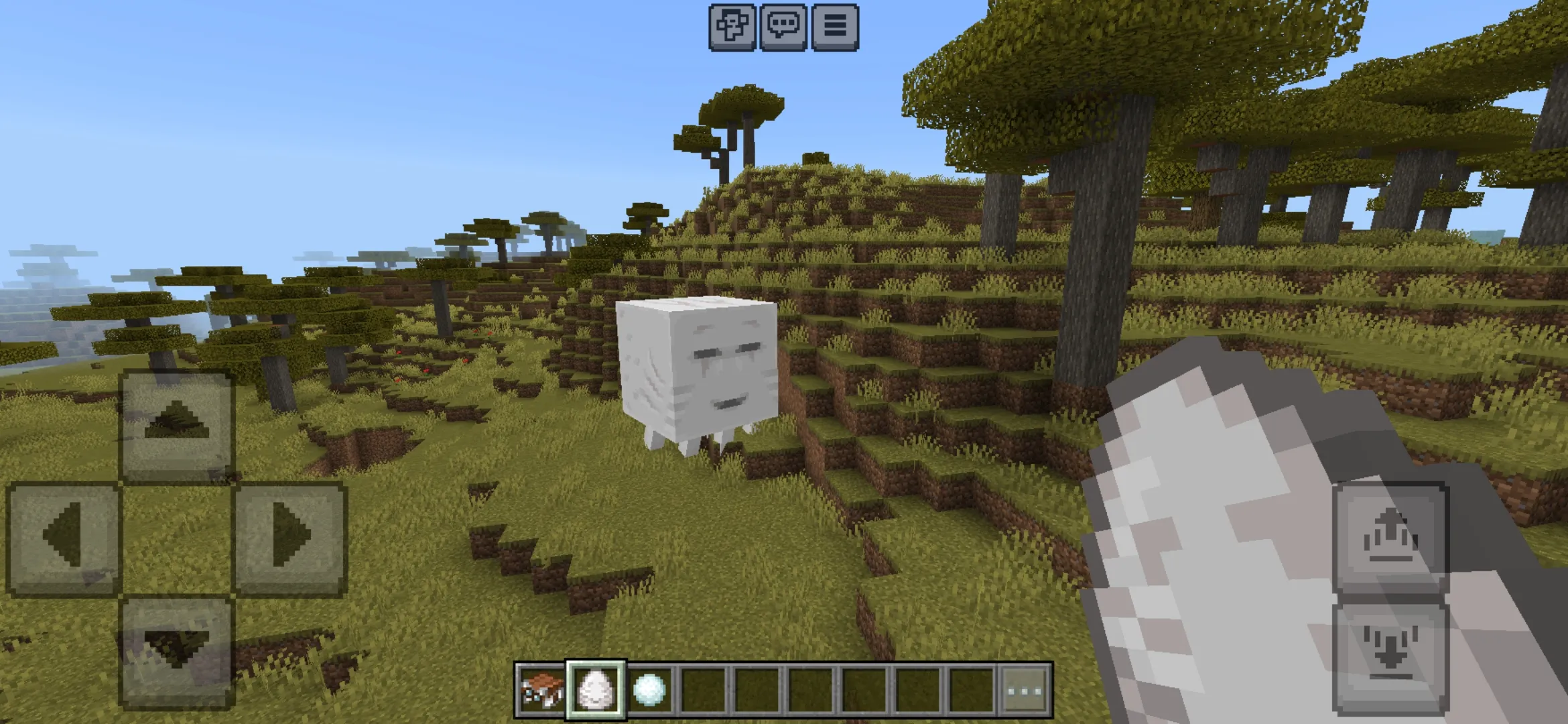Open inventory with the three-dot button
1568x724 pixels.
(1025, 689)
